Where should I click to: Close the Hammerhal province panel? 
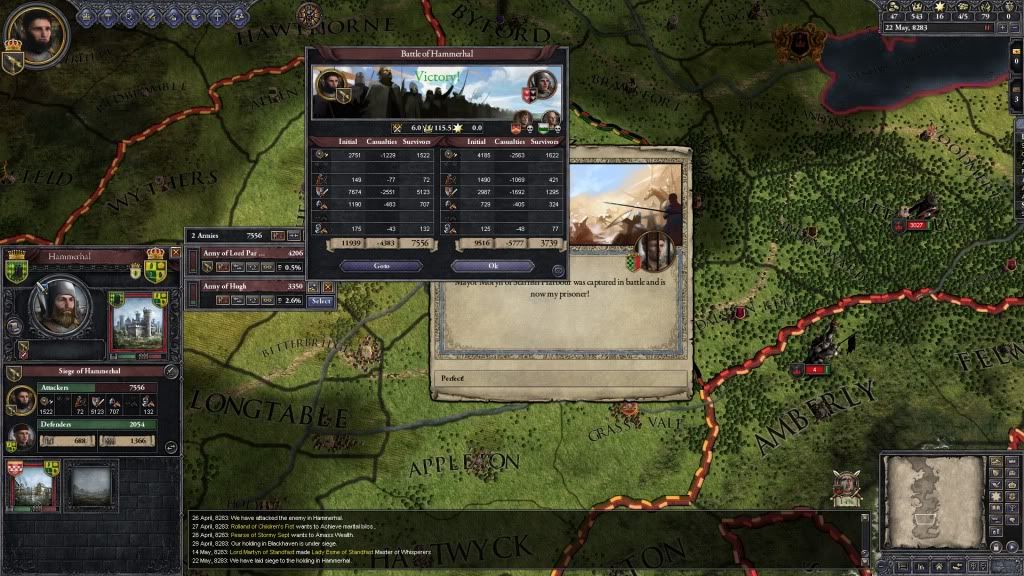coord(176,253)
